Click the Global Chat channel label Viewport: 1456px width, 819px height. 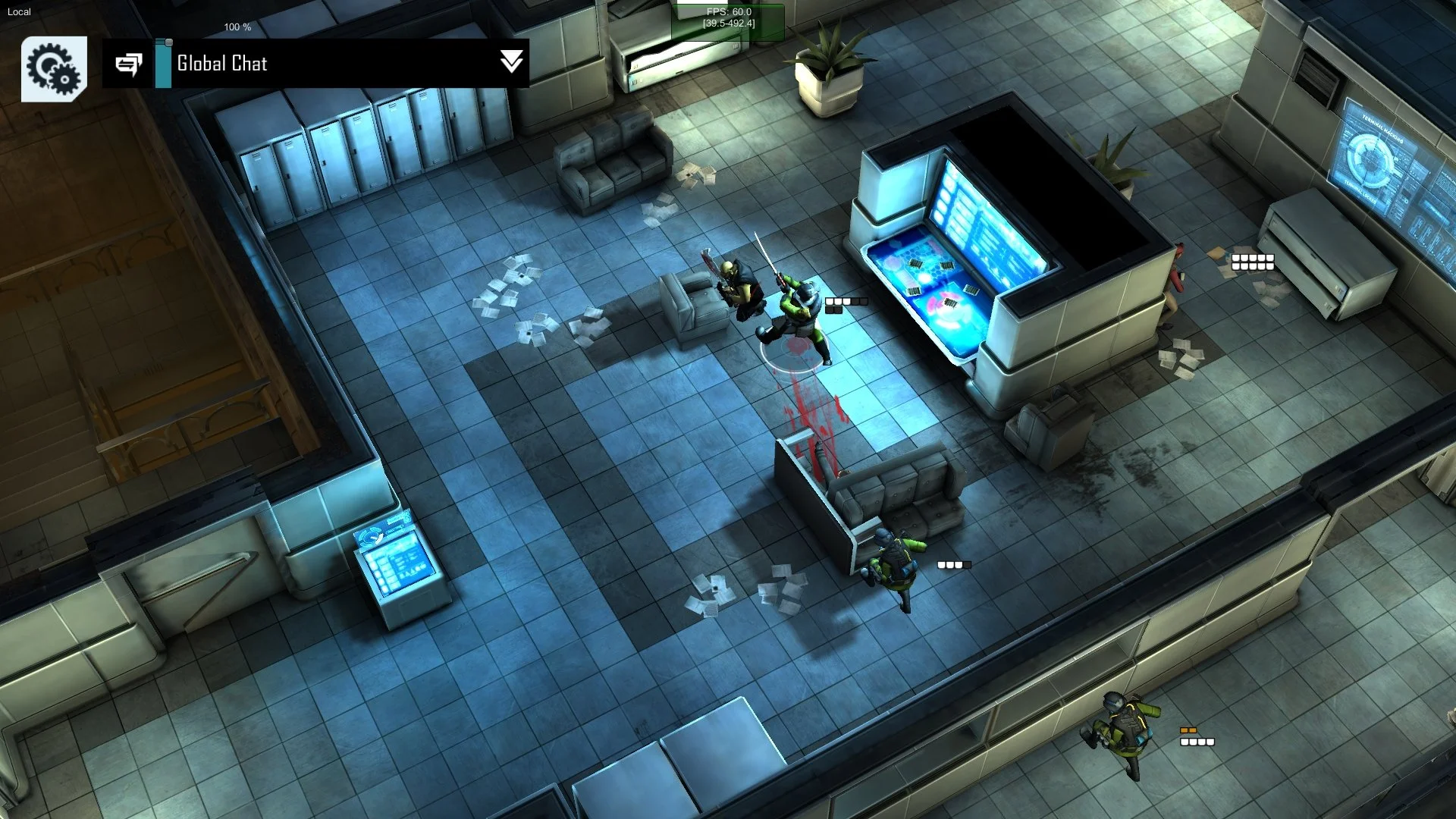pos(221,64)
